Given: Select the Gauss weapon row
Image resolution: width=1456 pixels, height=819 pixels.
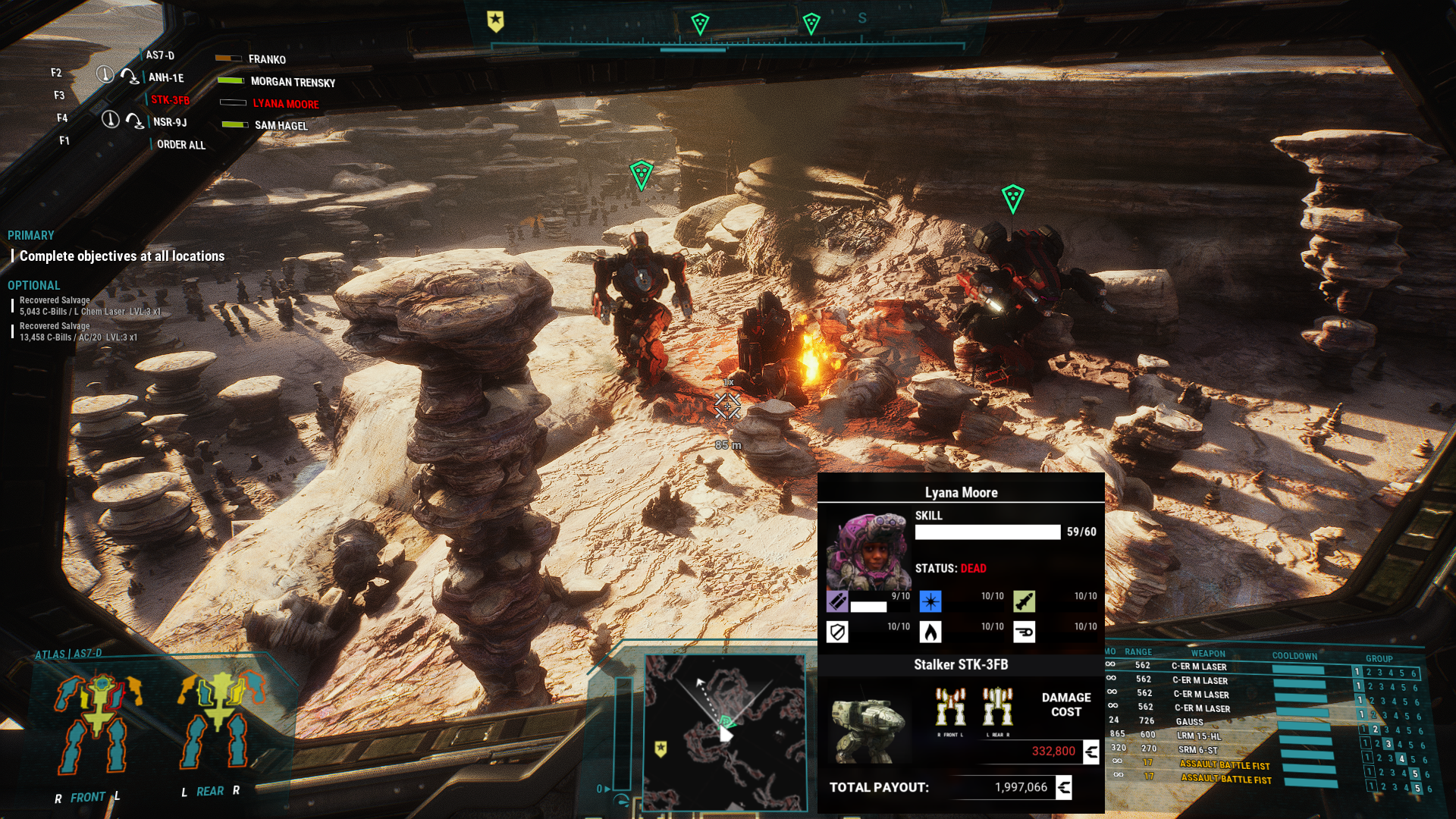Looking at the screenshot, I should (x=1189, y=722).
